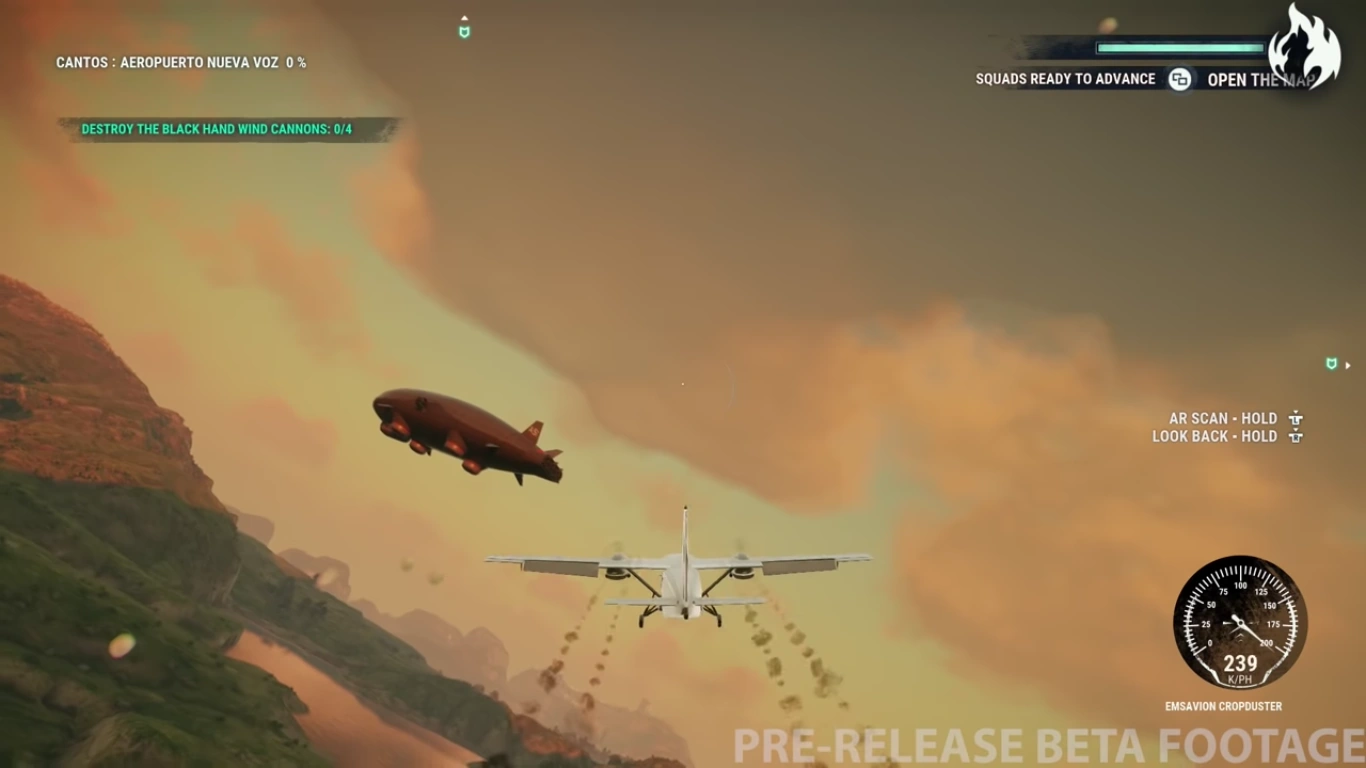Select the green shield icon on right edge
This screenshot has width=1366, height=768.
coord(1331,364)
